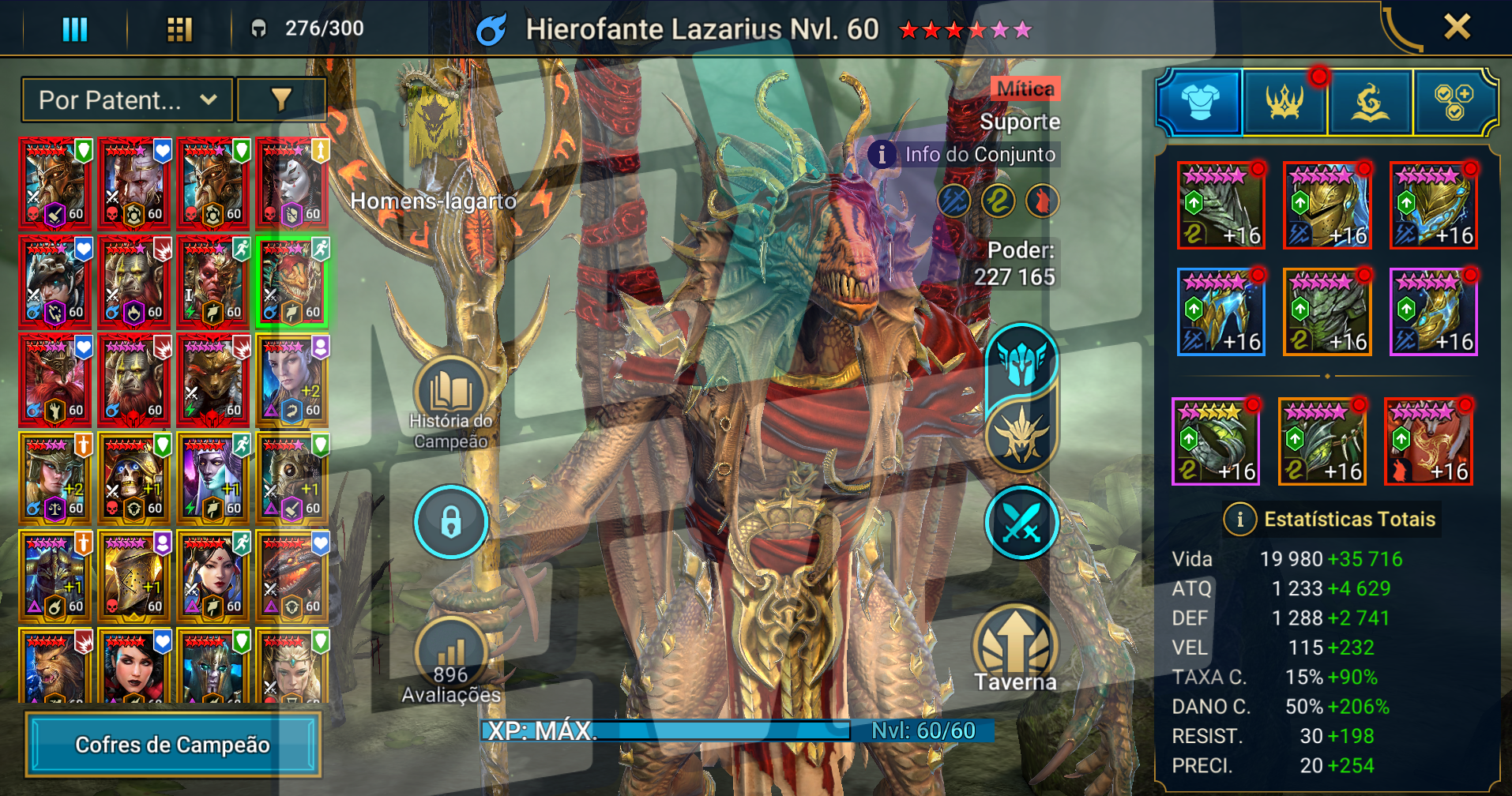Open the Estatísticas Totais info icon
Viewport: 1512px width, 796px height.
tap(1239, 520)
